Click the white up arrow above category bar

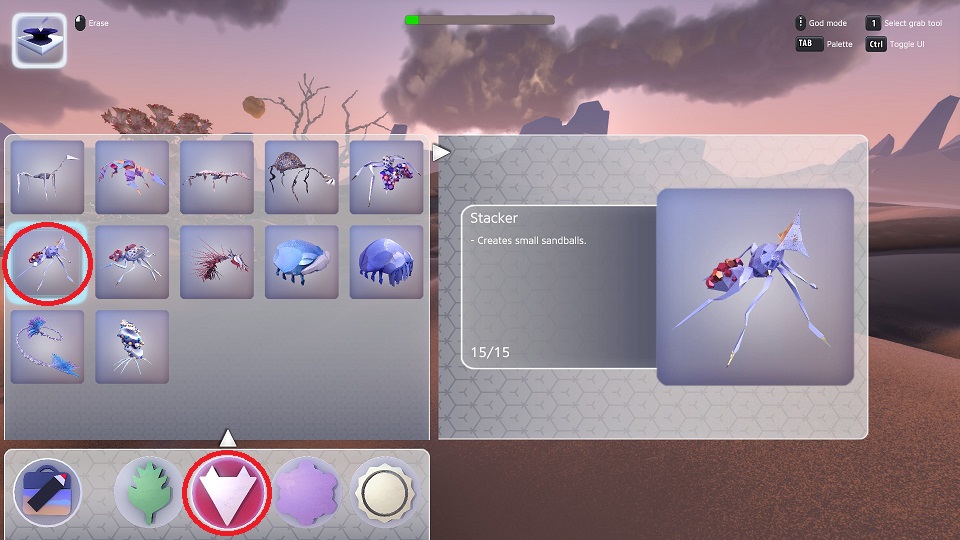point(228,438)
